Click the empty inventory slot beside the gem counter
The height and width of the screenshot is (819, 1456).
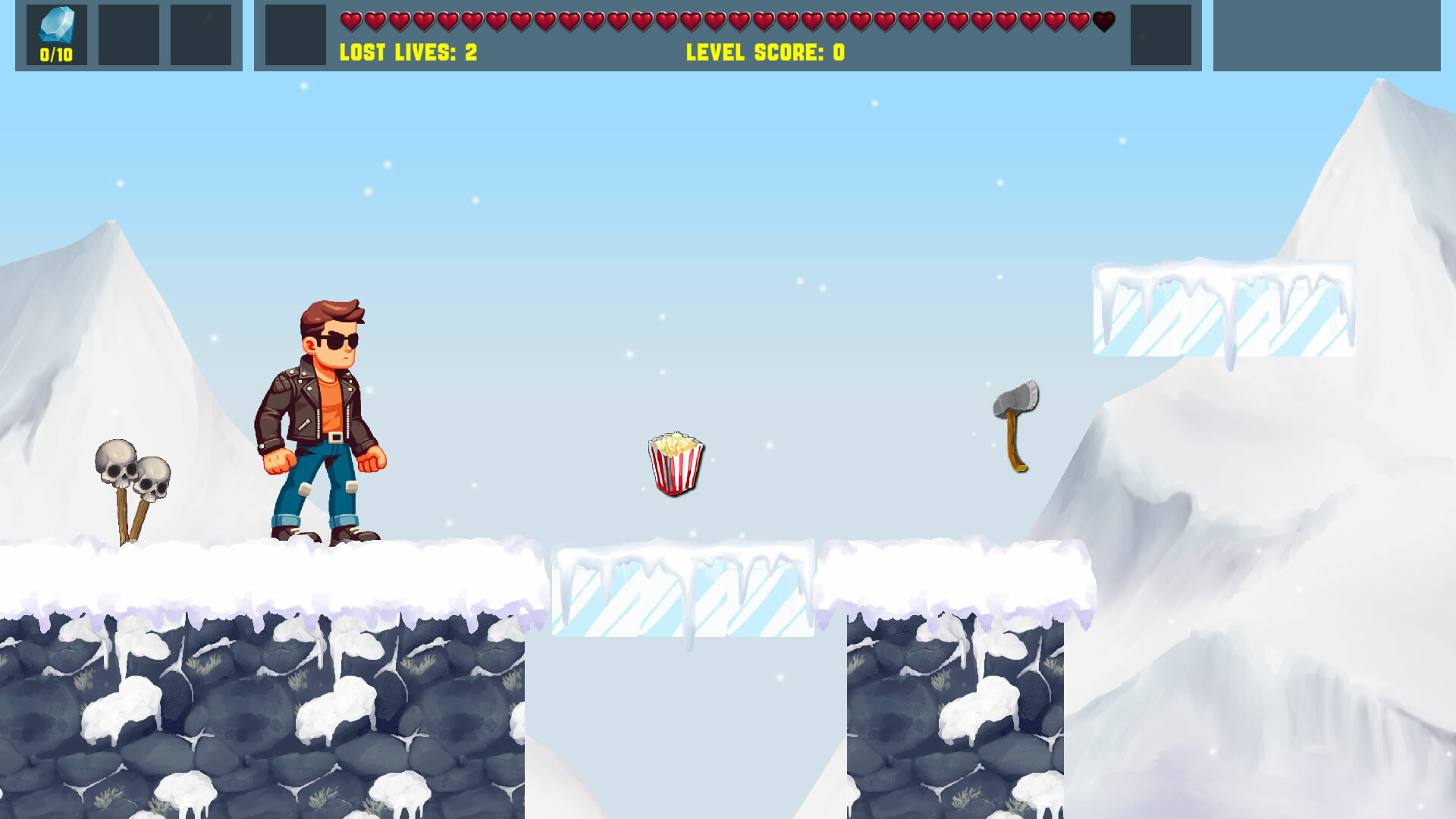pos(128,34)
